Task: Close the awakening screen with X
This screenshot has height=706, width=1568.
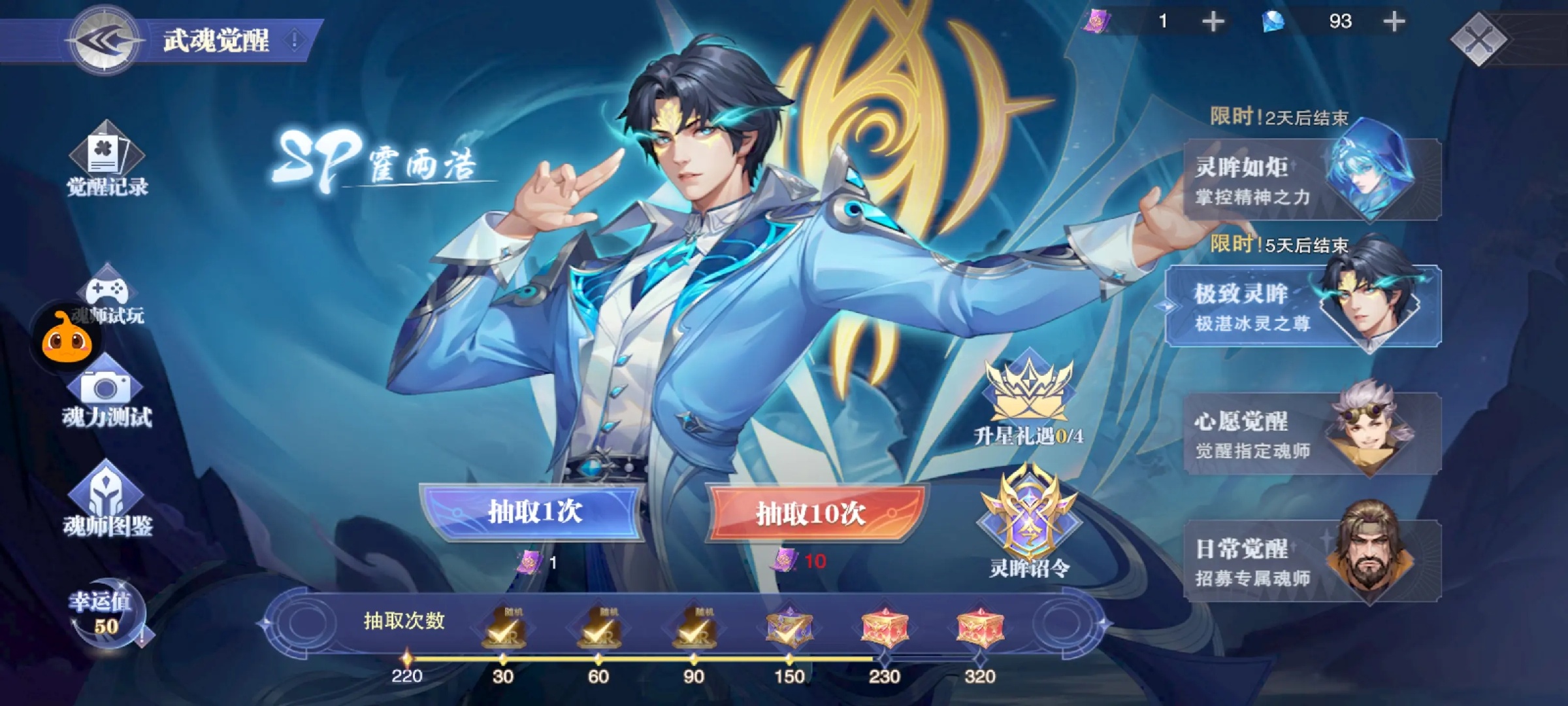Action: [1478, 39]
